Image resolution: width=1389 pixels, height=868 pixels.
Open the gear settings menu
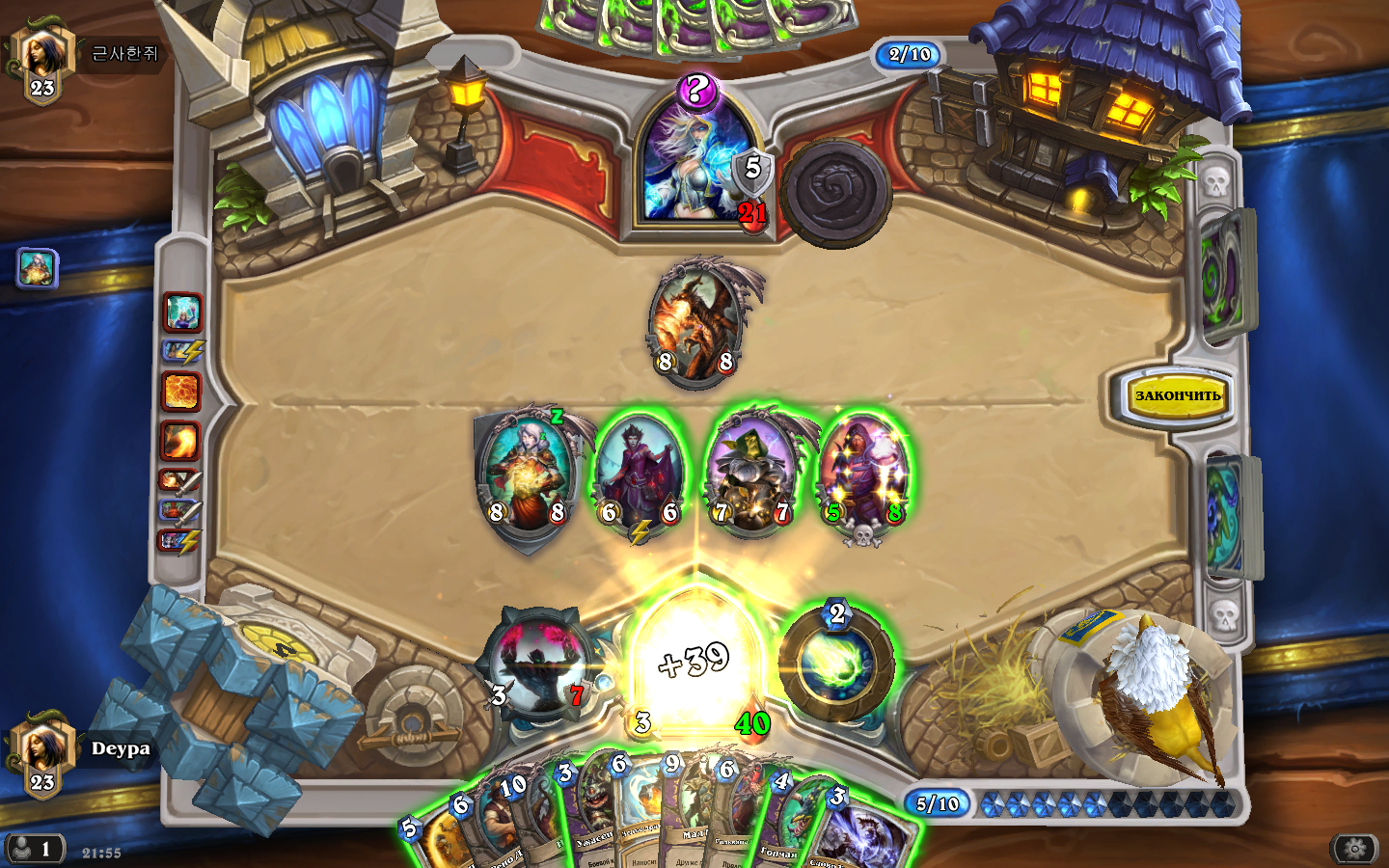1354,849
